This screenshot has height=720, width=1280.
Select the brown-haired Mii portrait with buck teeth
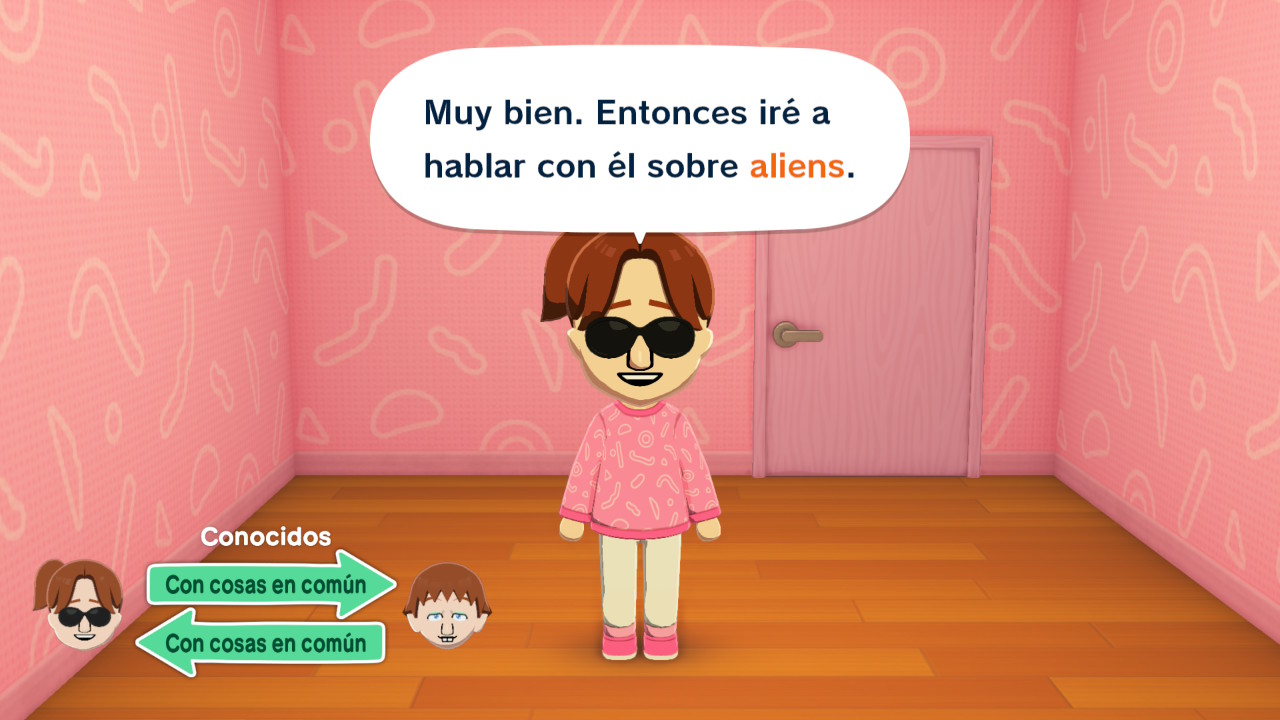click(x=447, y=606)
